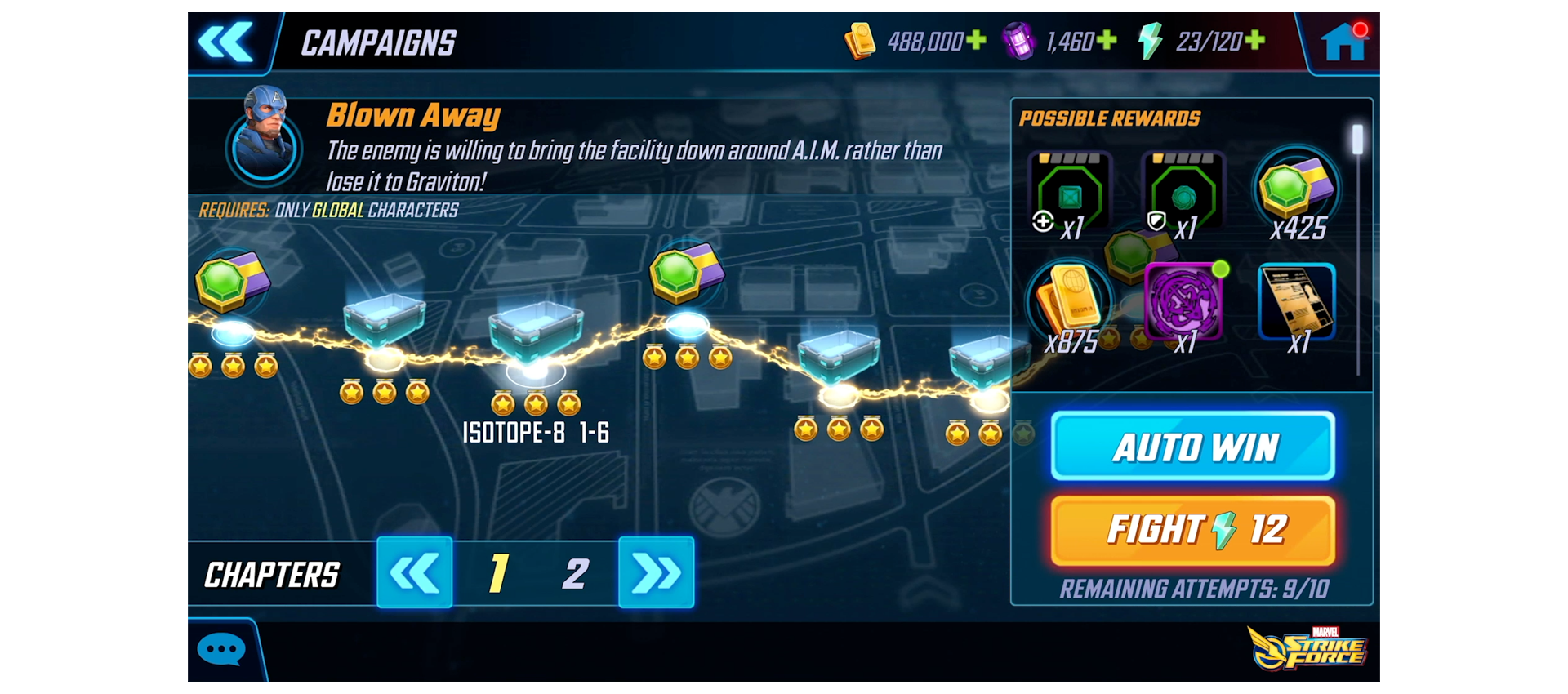Check the campaign energy icon
The image size is (1568, 694).
pos(1150,41)
